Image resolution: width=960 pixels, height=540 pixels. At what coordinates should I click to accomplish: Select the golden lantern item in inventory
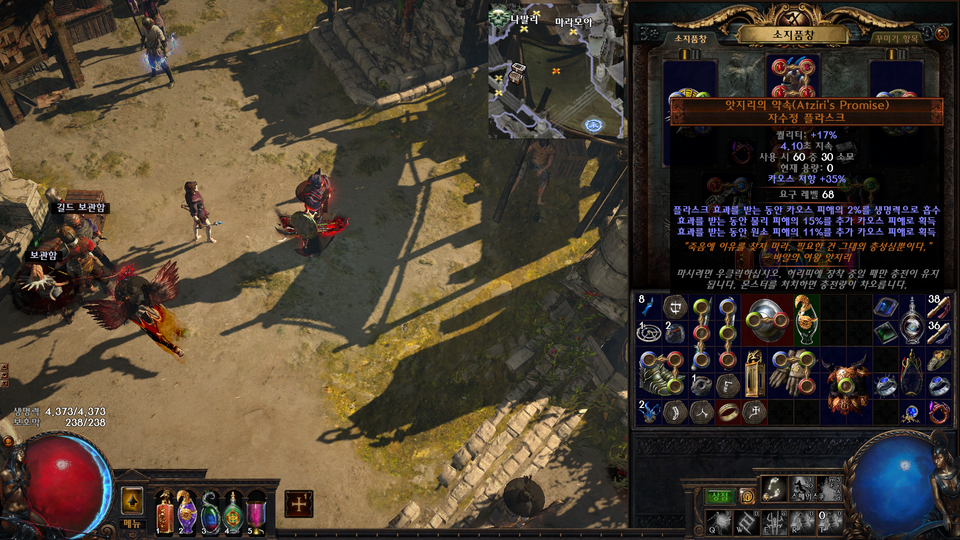(754, 372)
